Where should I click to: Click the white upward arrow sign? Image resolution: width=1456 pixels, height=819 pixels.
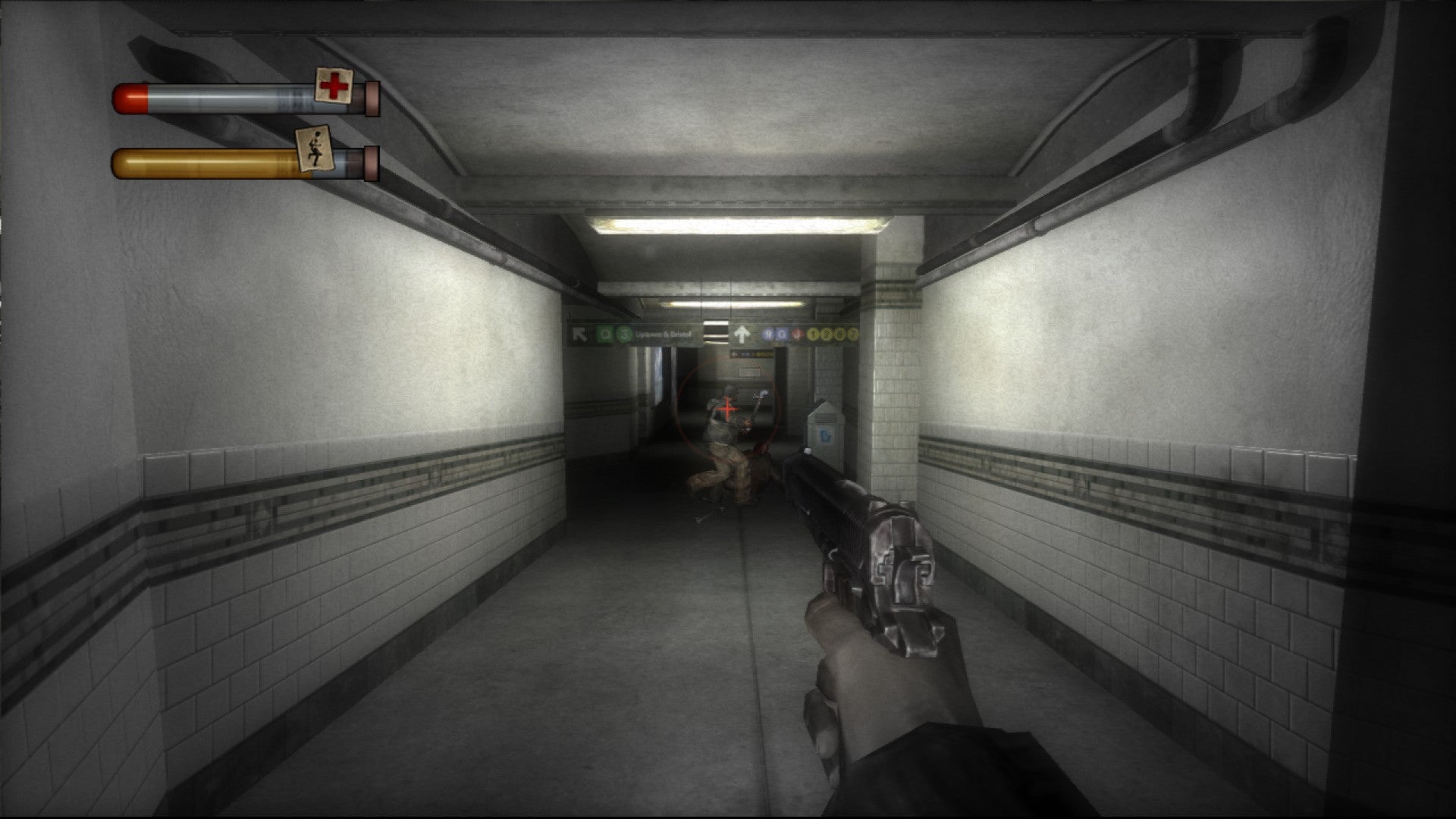click(x=742, y=334)
